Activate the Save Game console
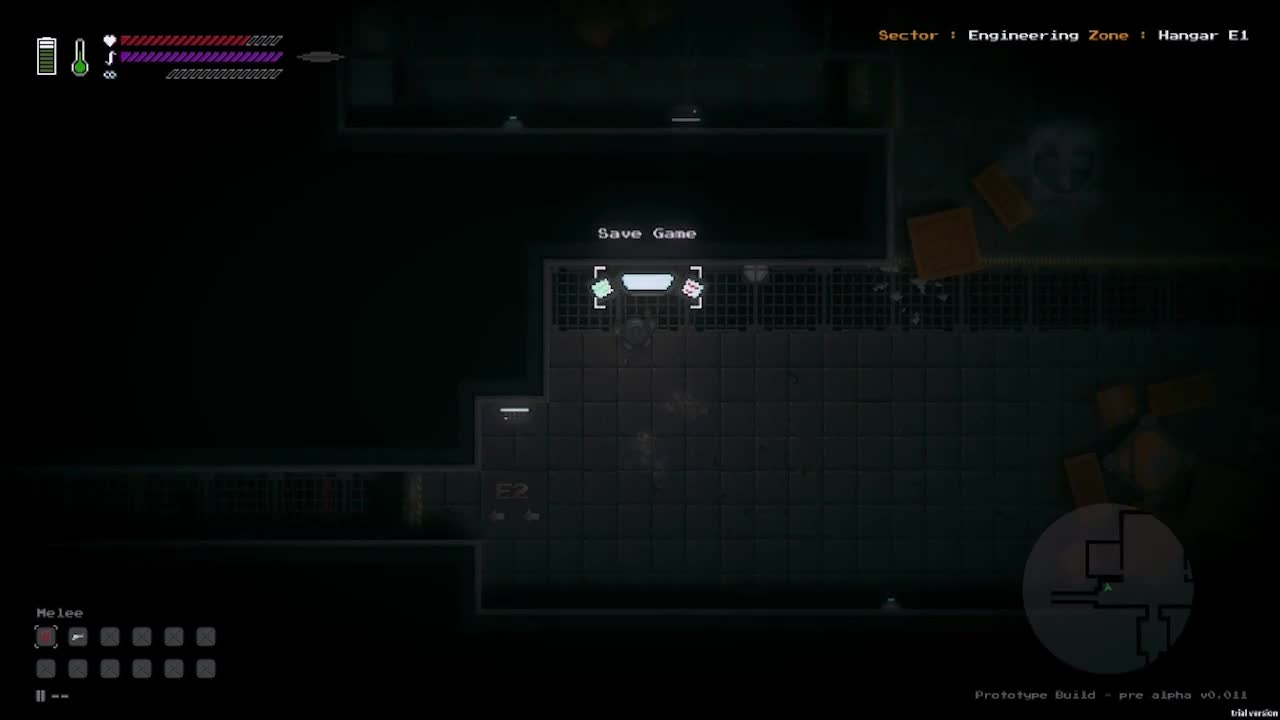Screen dimensions: 1280x720 click(x=647, y=283)
